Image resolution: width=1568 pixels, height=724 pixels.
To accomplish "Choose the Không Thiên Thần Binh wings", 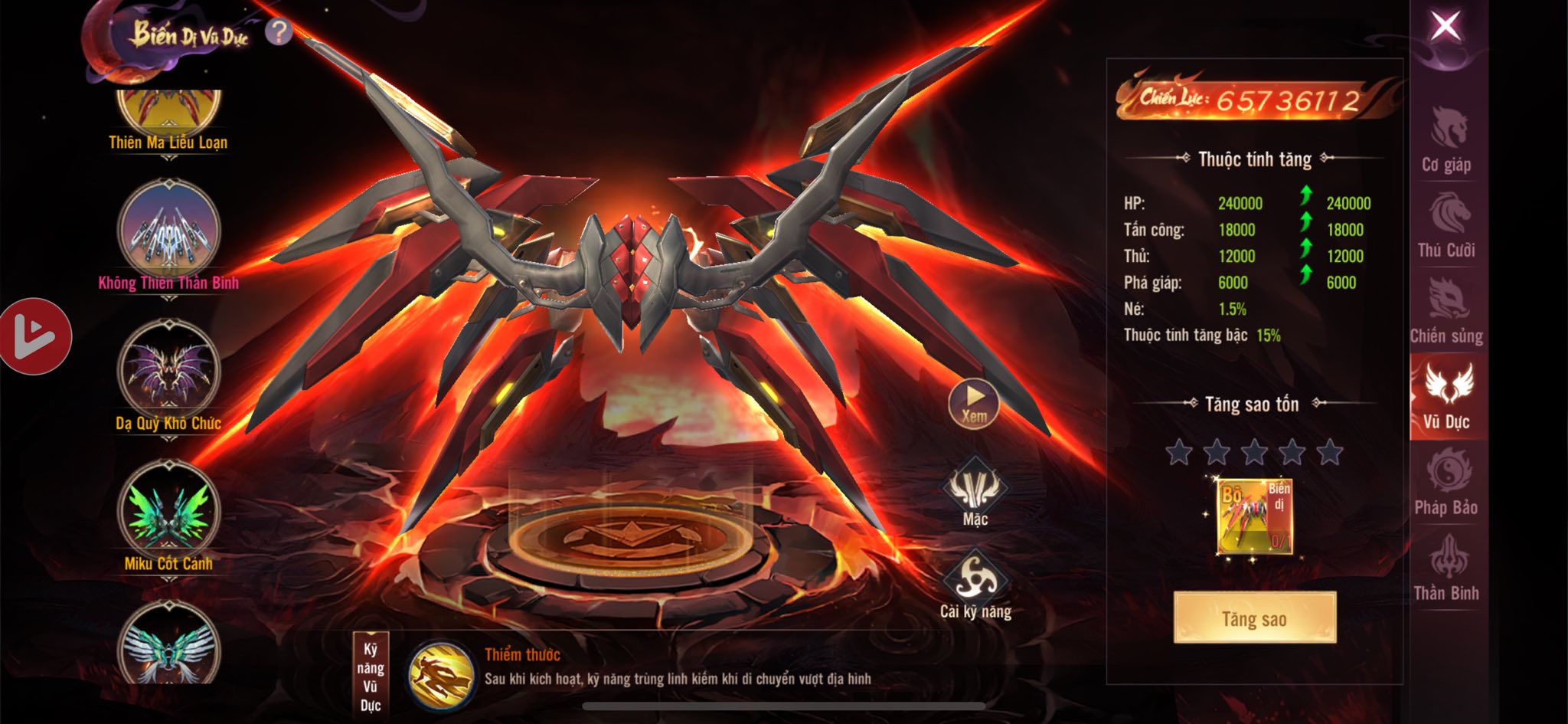I will [168, 230].
